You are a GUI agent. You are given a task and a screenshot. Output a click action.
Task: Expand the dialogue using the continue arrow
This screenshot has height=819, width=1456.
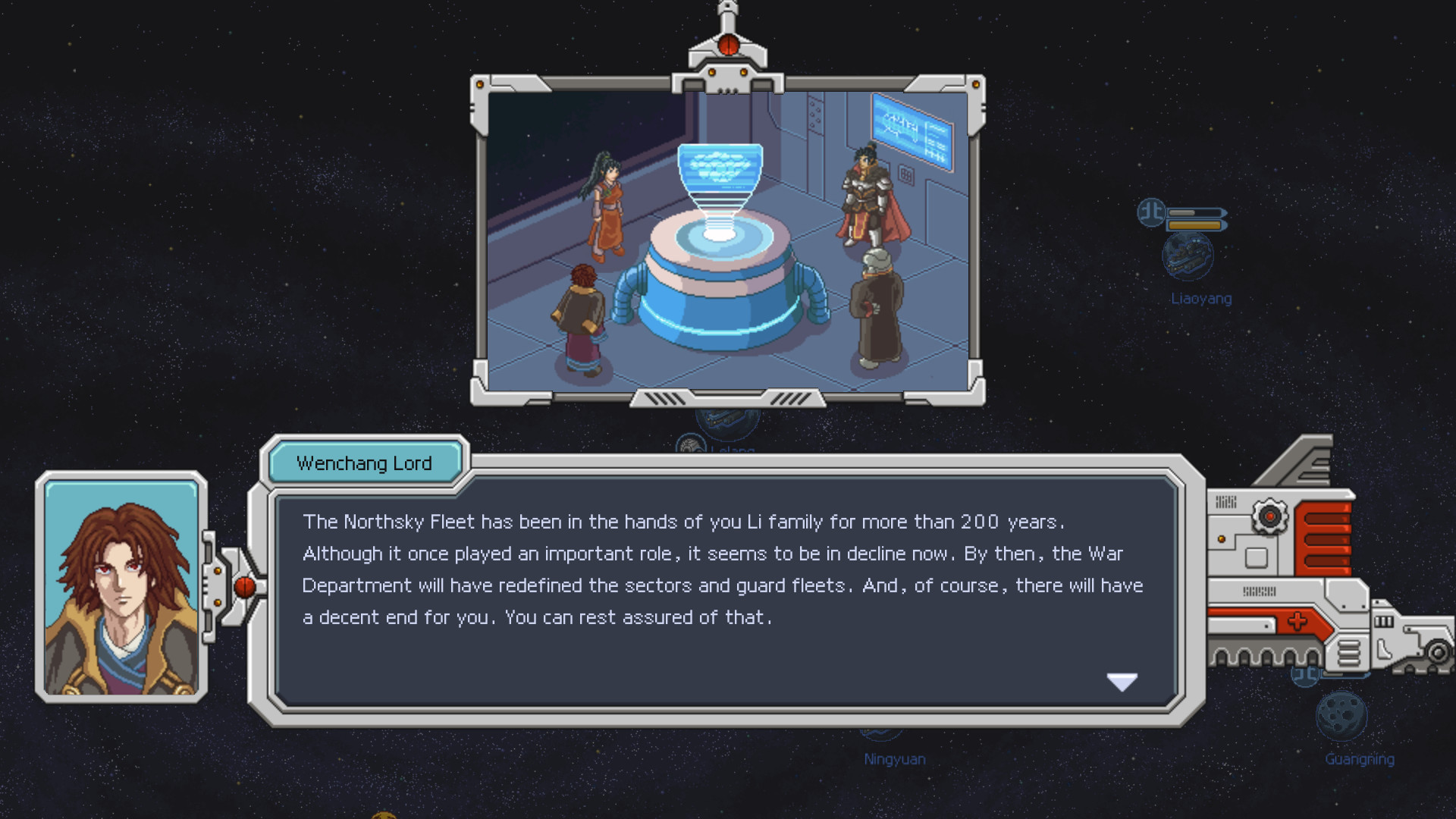click(1122, 682)
